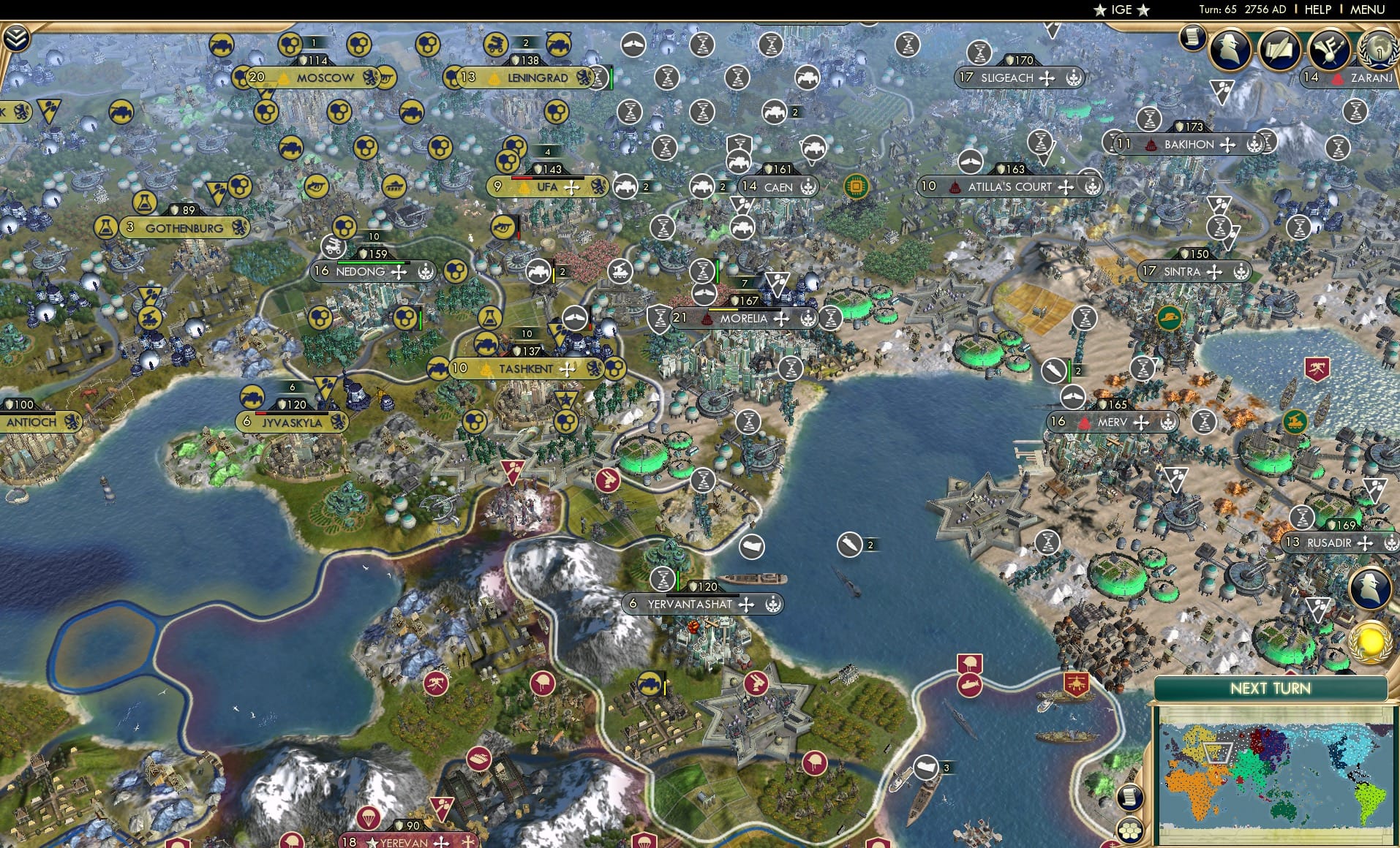Open HELP from the top bar

point(1317,10)
